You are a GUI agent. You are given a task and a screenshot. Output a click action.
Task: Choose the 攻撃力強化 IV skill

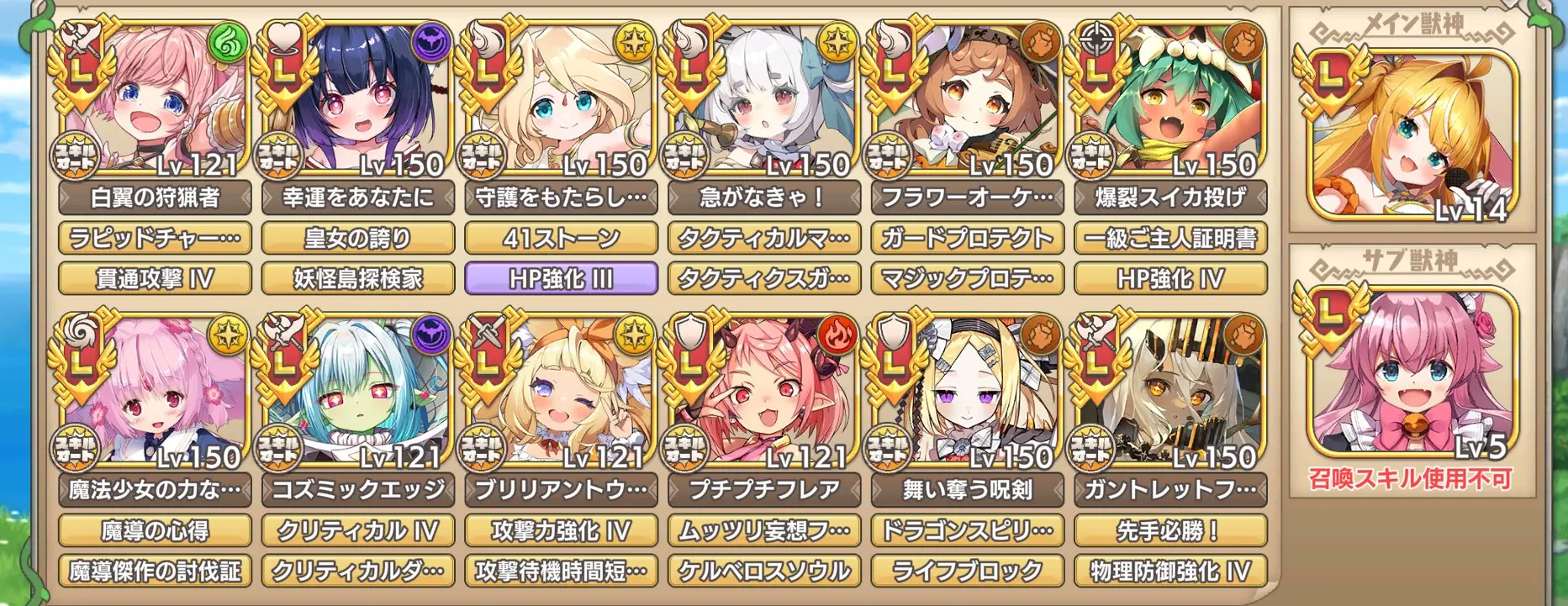click(x=561, y=531)
